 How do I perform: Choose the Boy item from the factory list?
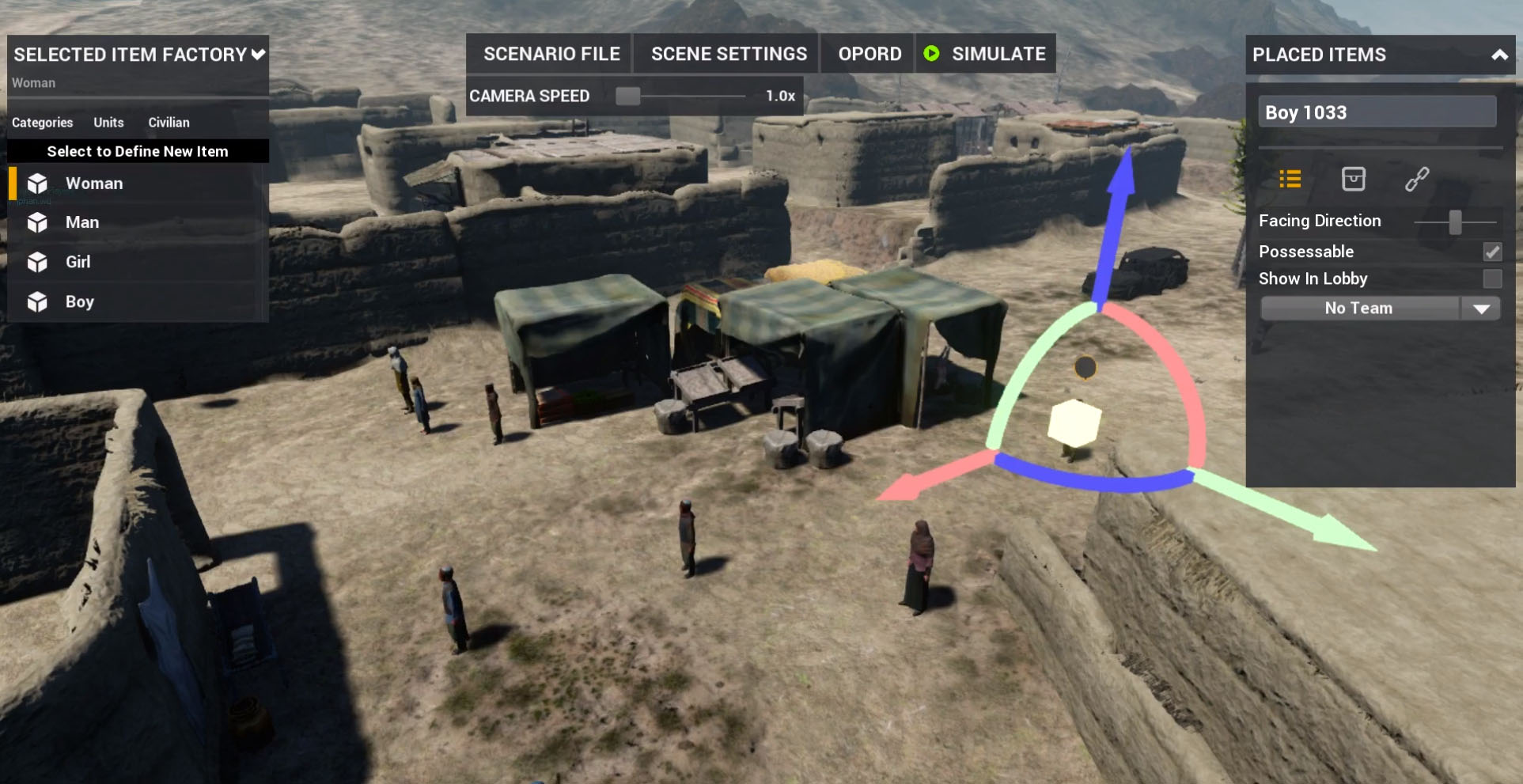pyautogui.click(x=79, y=301)
